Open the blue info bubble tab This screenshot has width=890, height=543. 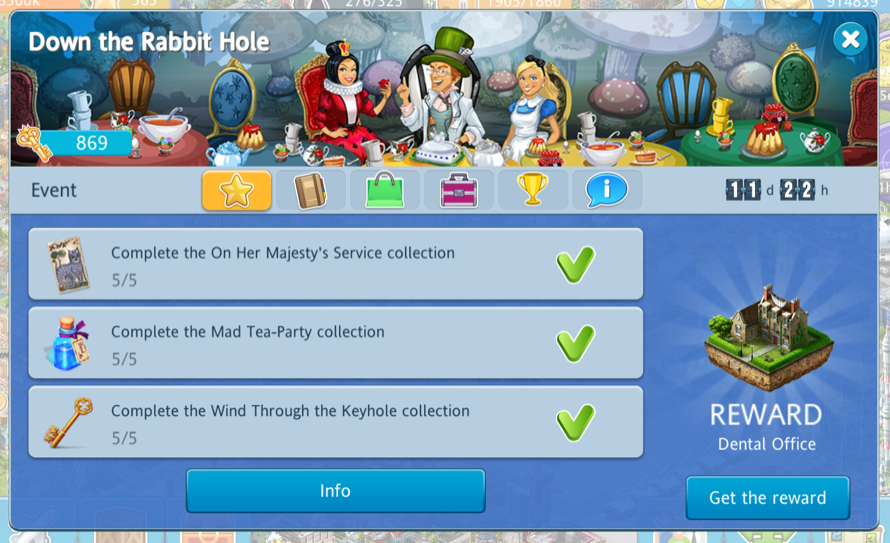(x=606, y=190)
